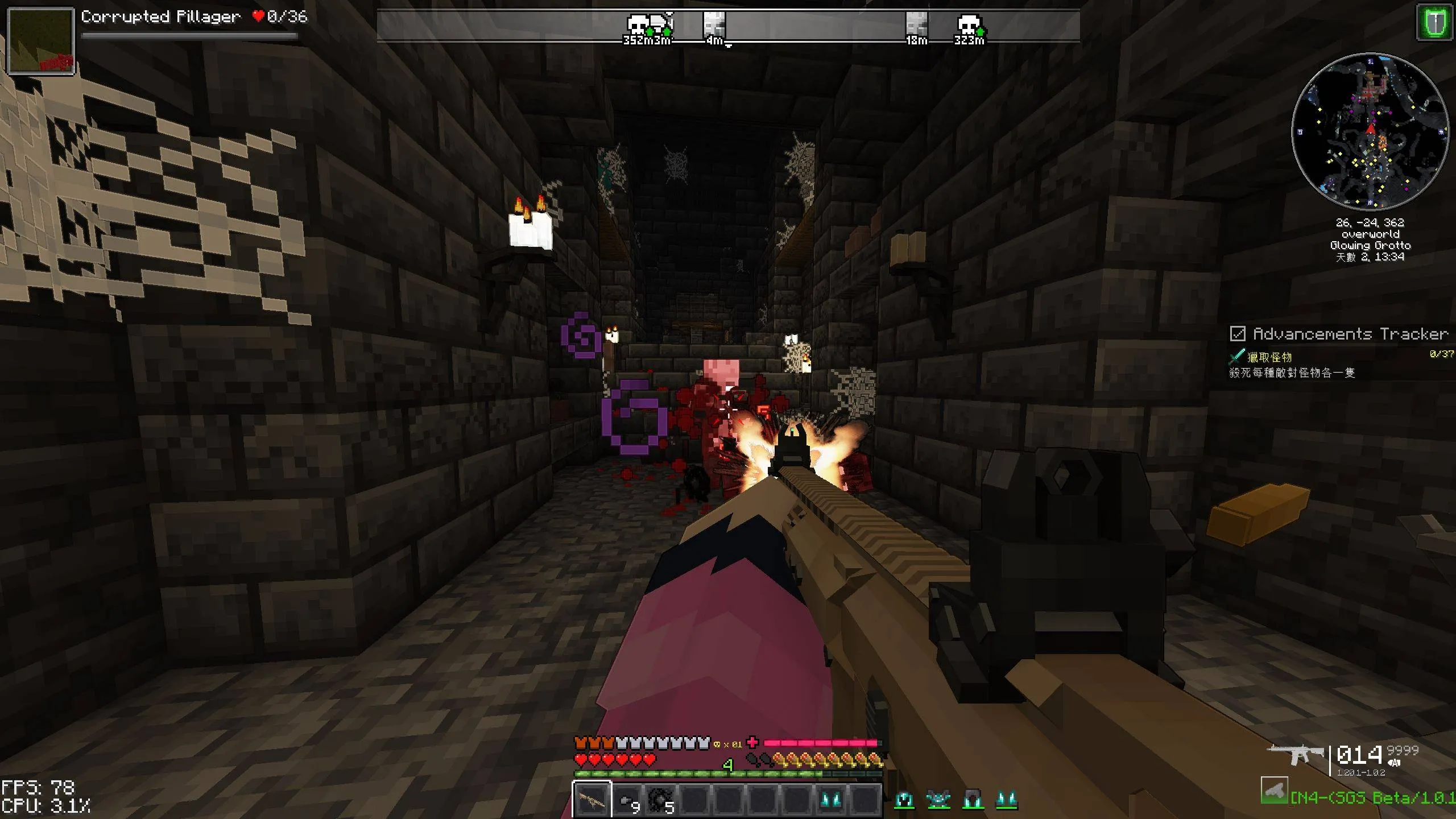Click the gray pistol kill-feed icon near N4-SG5 text
1456x819 pixels.
pos(1274,791)
